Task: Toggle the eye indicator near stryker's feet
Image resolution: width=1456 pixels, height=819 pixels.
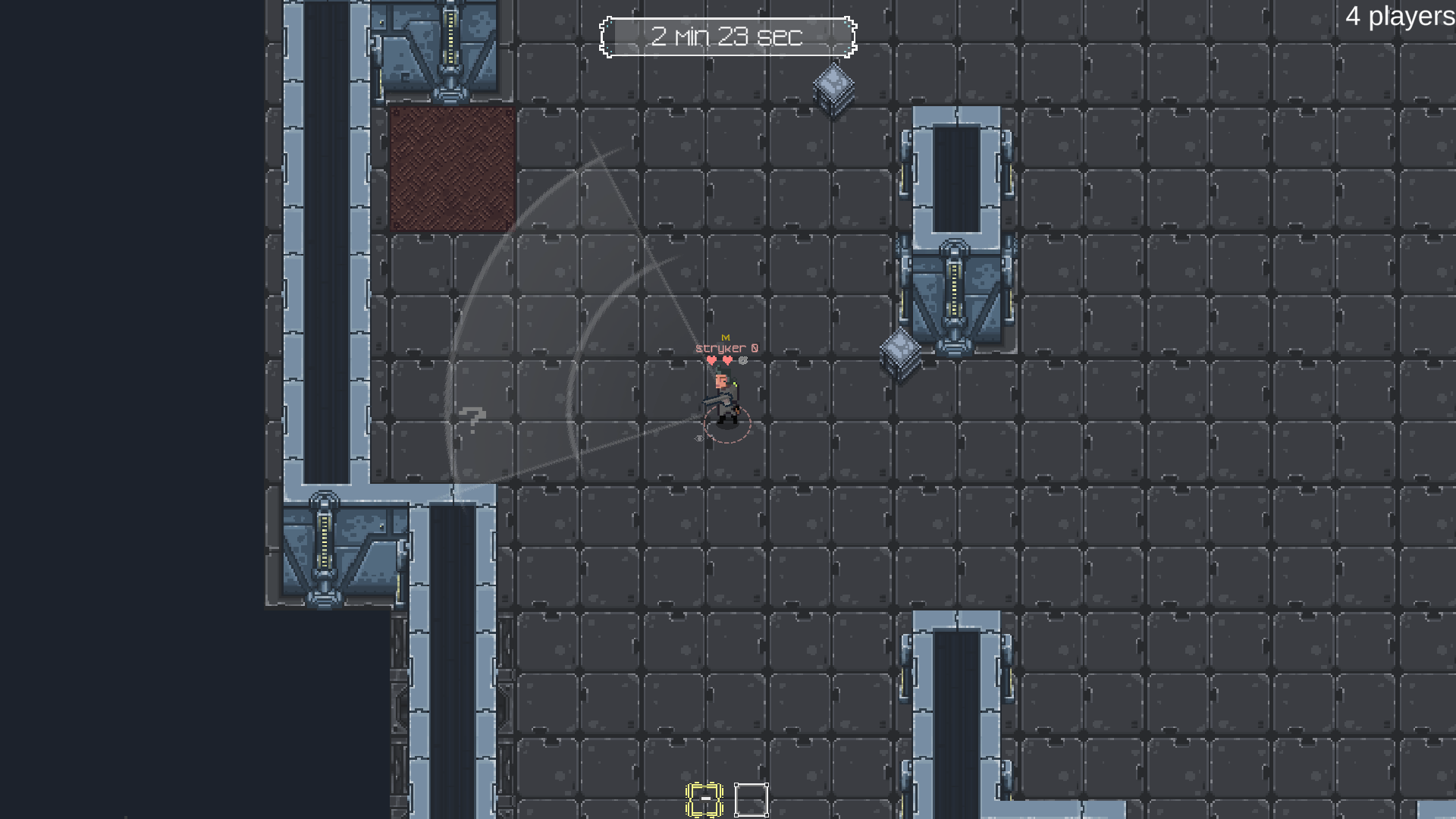Action: click(699, 438)
